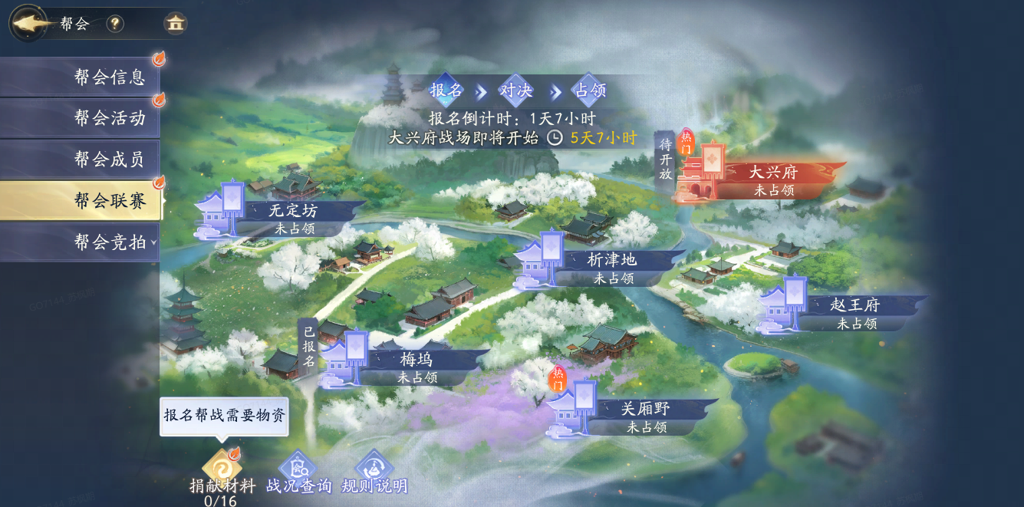Select the 无定坊 territory marker
This screenshot has width=1024, height=507.
click(280, 211)
